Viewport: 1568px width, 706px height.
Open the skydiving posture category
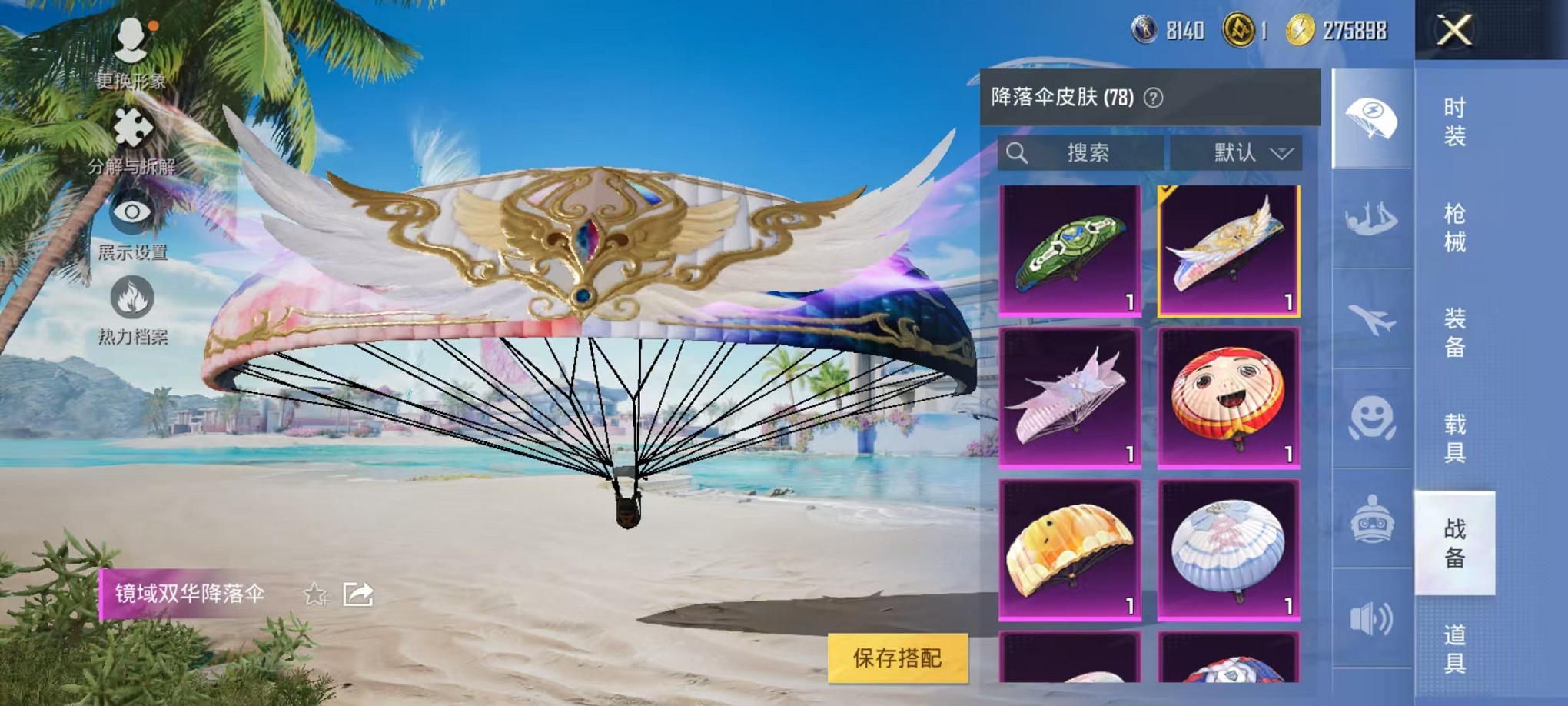click(1374, 221)
